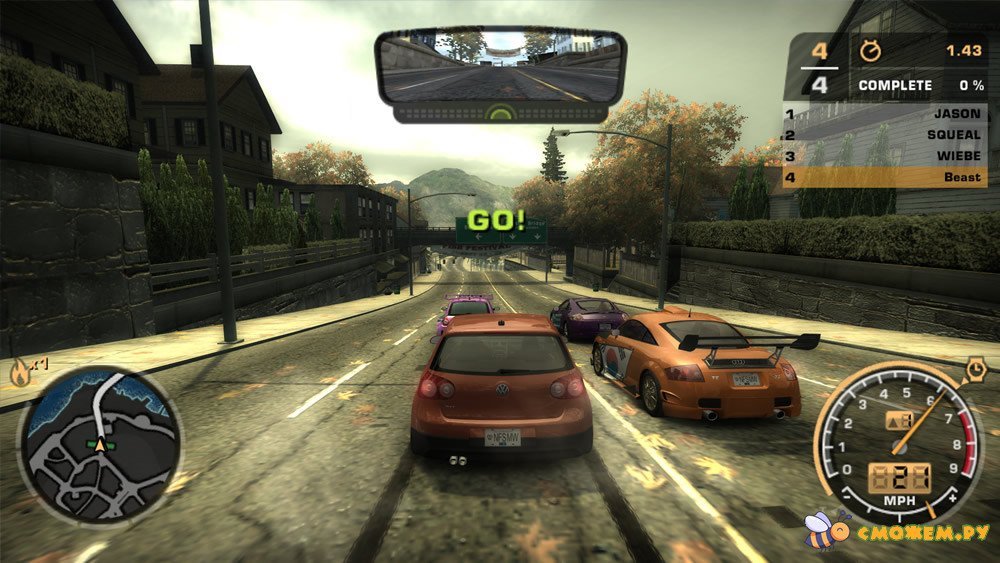1000x563 pixels.
Task: Click the circular city minimap
Action: pyautogui.click(x=100, y=443)
